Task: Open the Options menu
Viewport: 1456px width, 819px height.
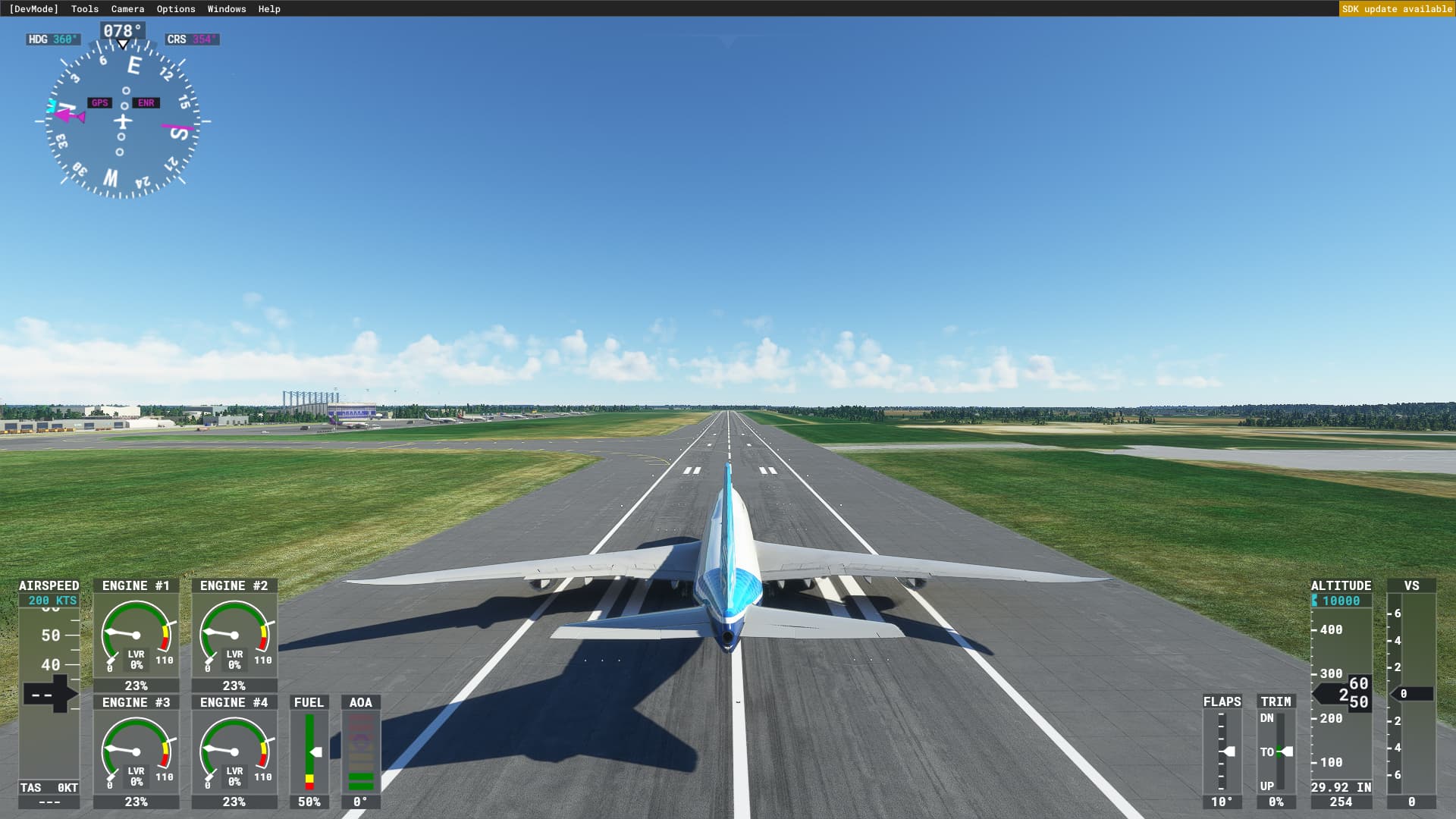Action: click(175, 8)
